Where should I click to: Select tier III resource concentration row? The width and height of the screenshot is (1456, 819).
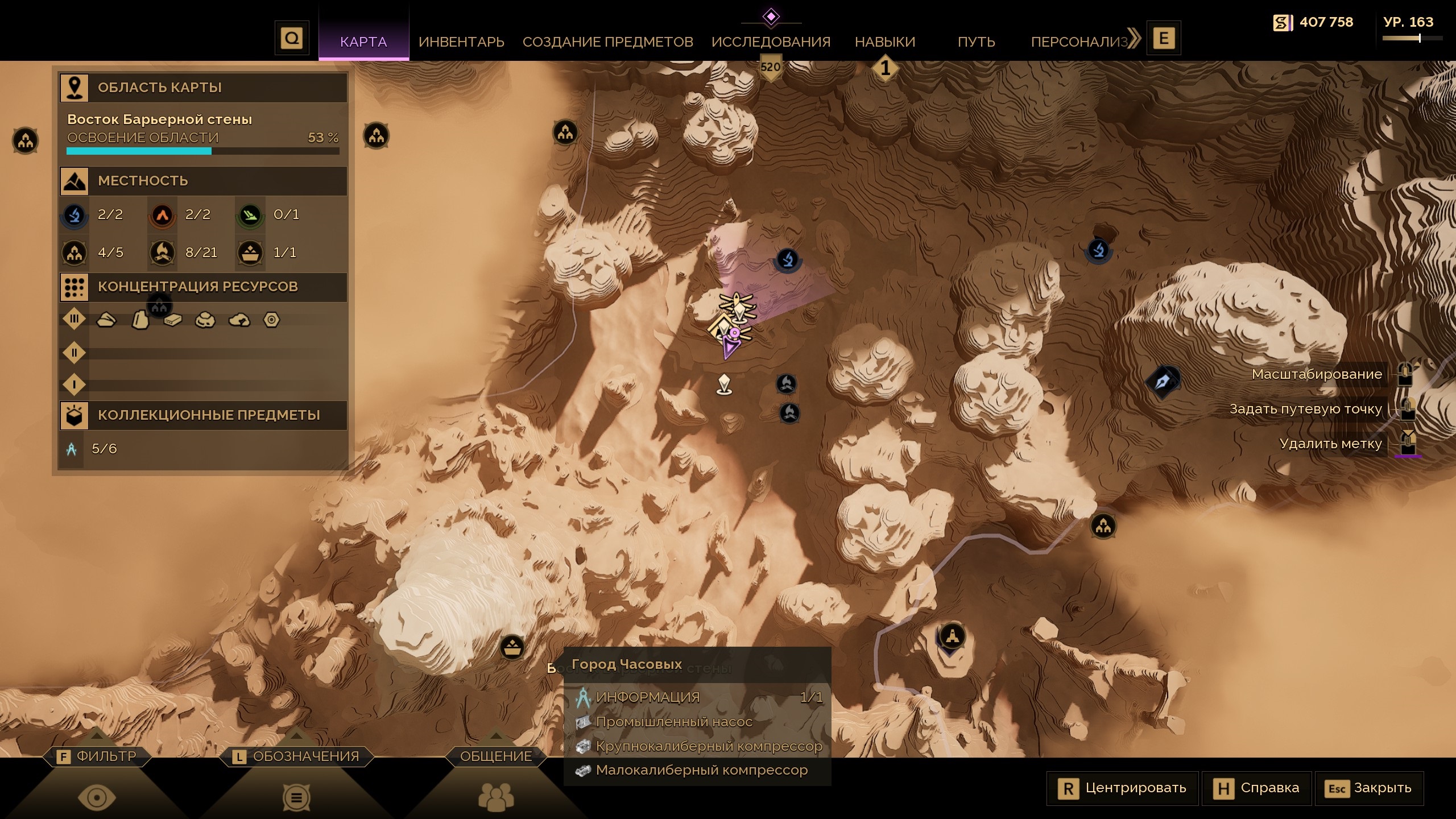click(x=75, y=319)
